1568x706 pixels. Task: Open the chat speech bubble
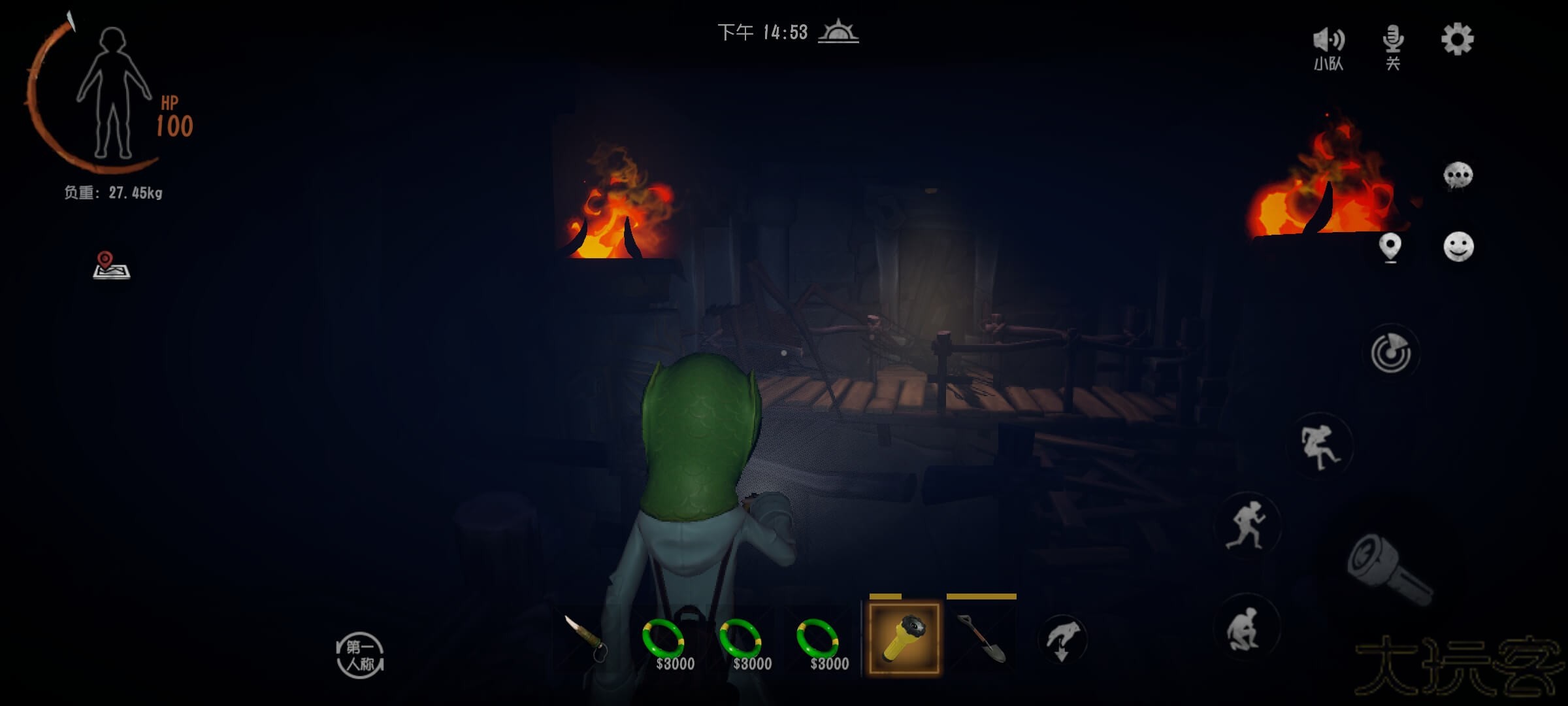(1458, 175)
